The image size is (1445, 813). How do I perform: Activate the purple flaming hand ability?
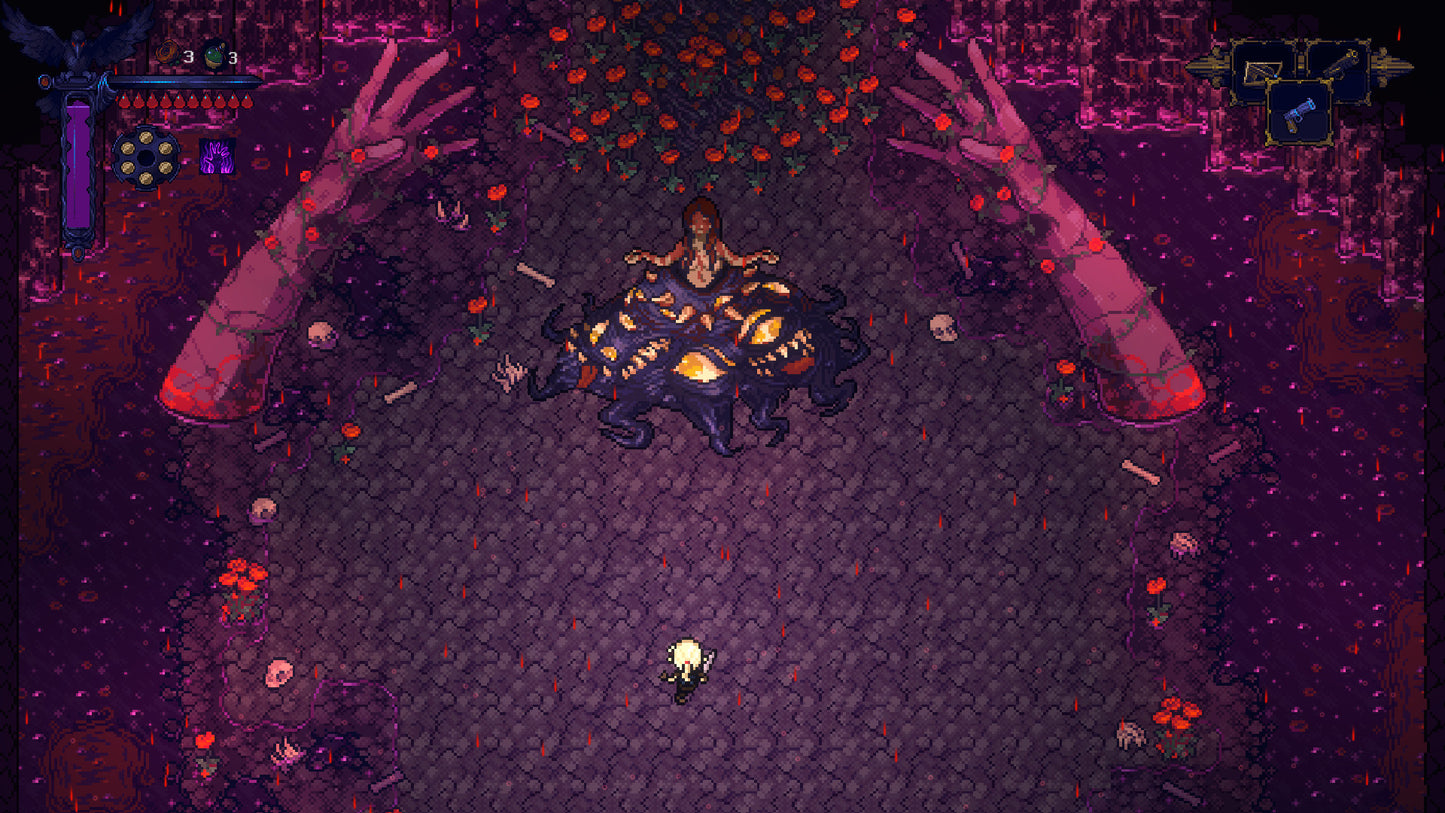pyautogui.click(x=216, y=158)
